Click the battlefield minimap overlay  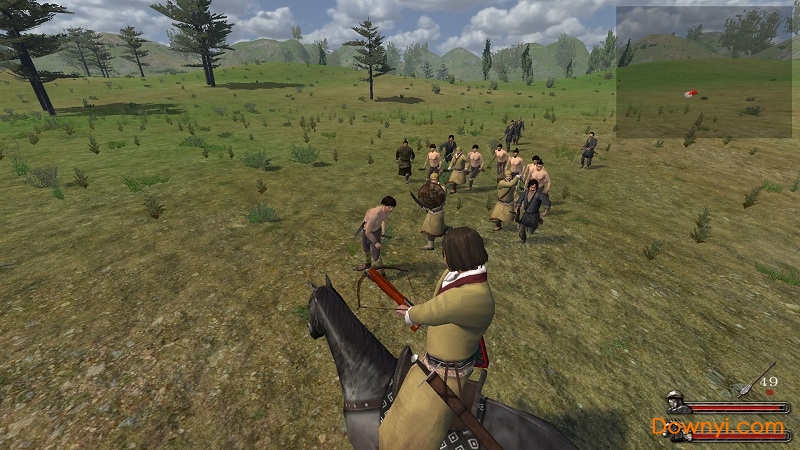704,71
